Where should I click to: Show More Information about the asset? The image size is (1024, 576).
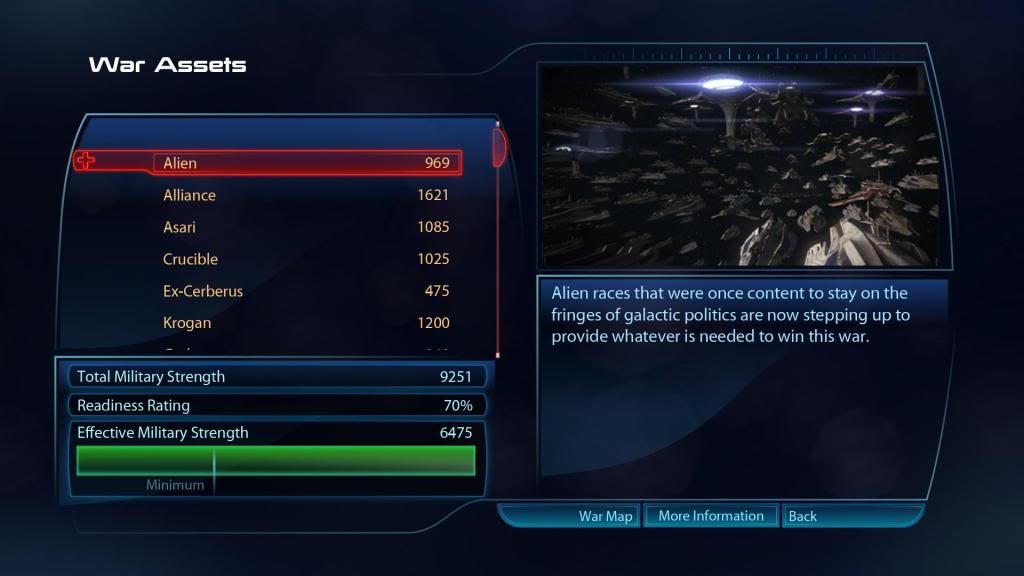click(x=710, y=516)
